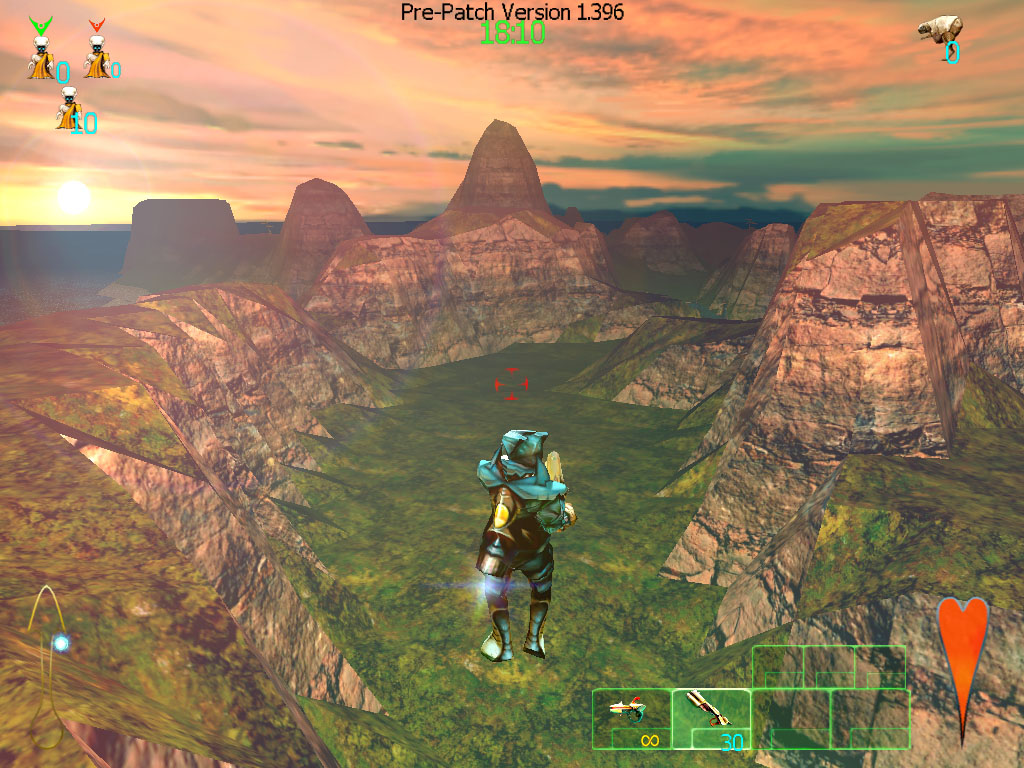1024x768 pixels.
Task: Click the Vimp creature counter icon
Action: pyautogui.click(x=939, y=29)
